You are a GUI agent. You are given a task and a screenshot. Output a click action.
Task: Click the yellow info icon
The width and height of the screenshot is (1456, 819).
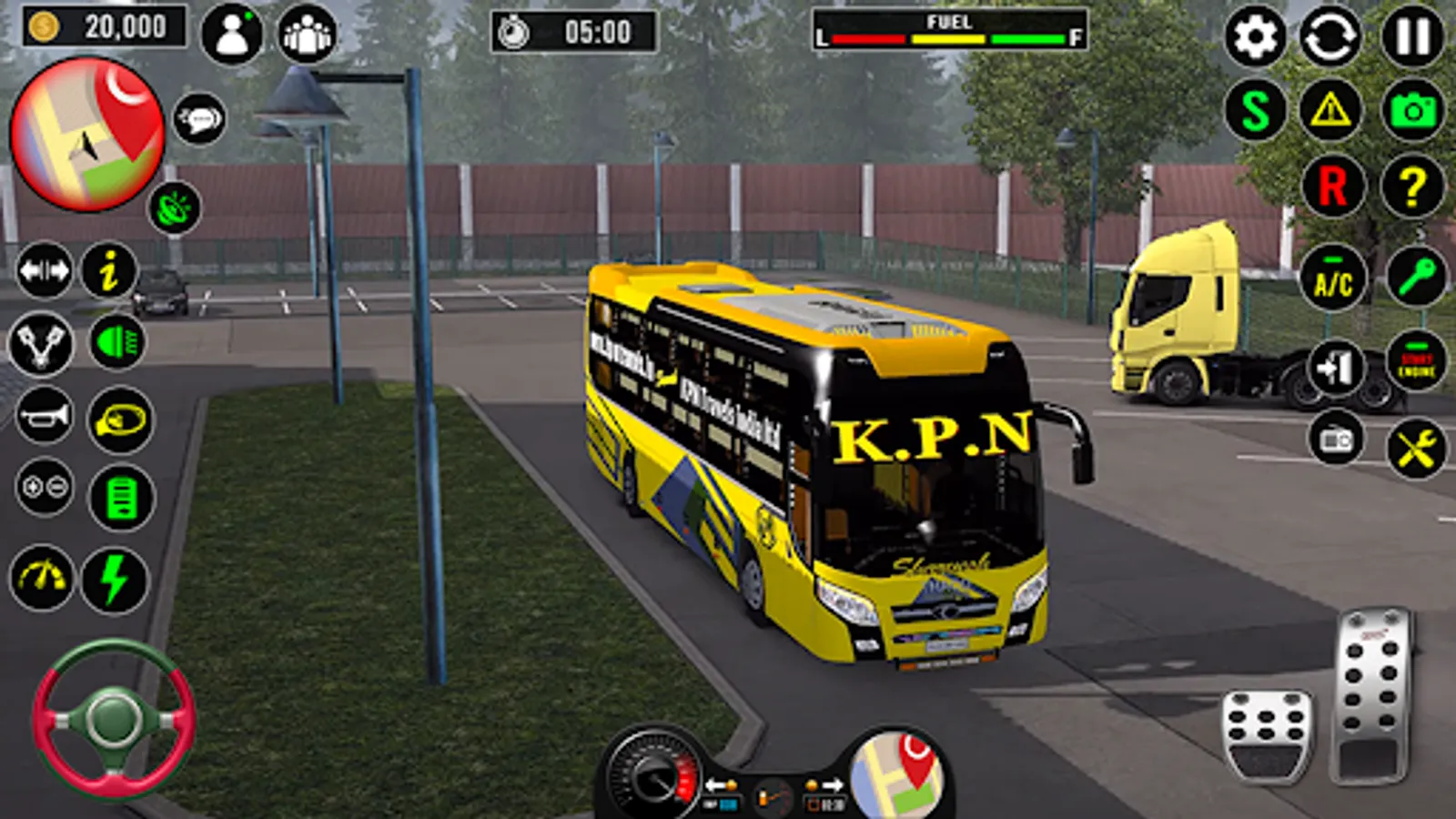110,269
